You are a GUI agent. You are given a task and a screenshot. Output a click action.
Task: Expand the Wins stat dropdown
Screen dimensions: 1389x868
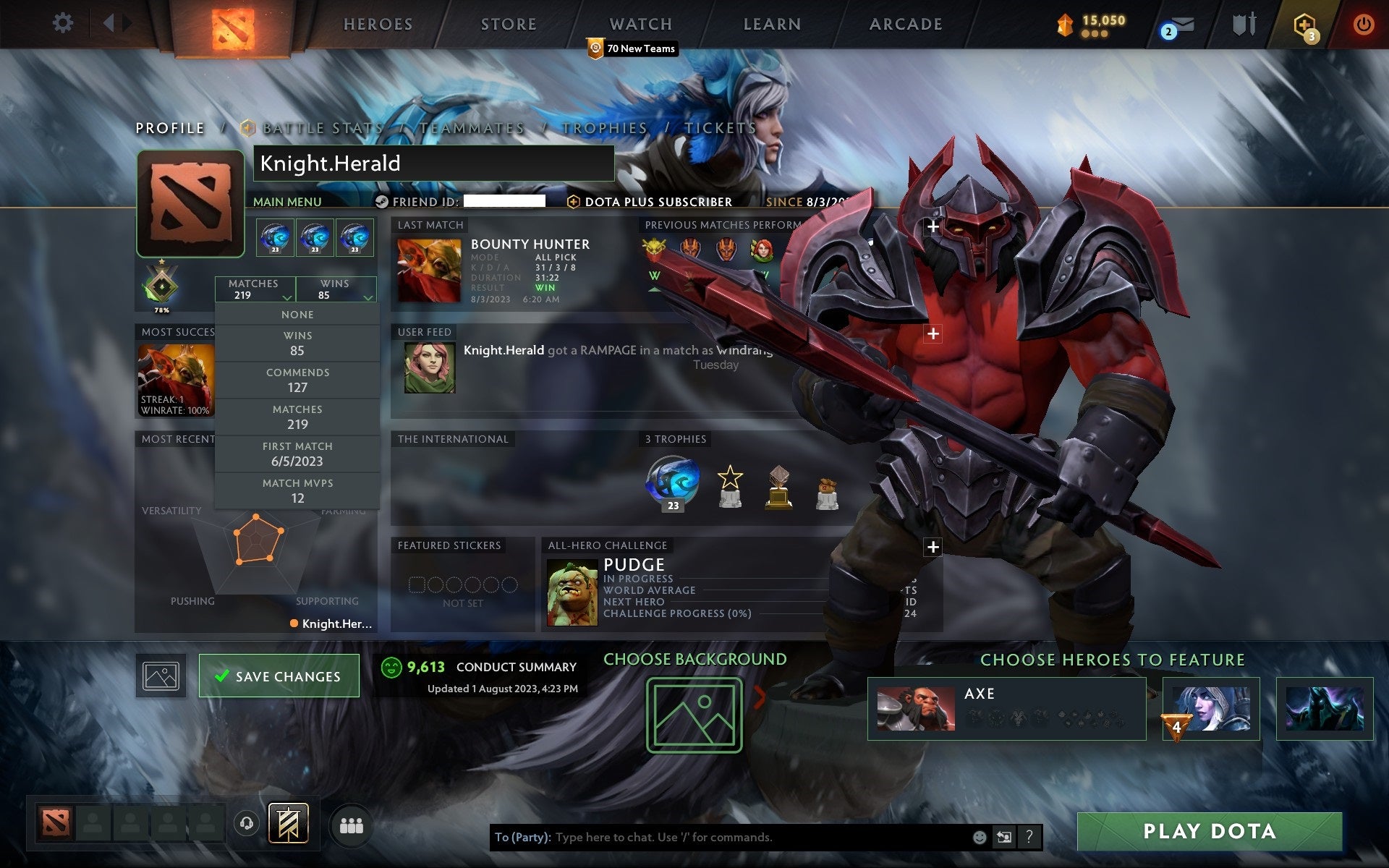click(336, 289)
